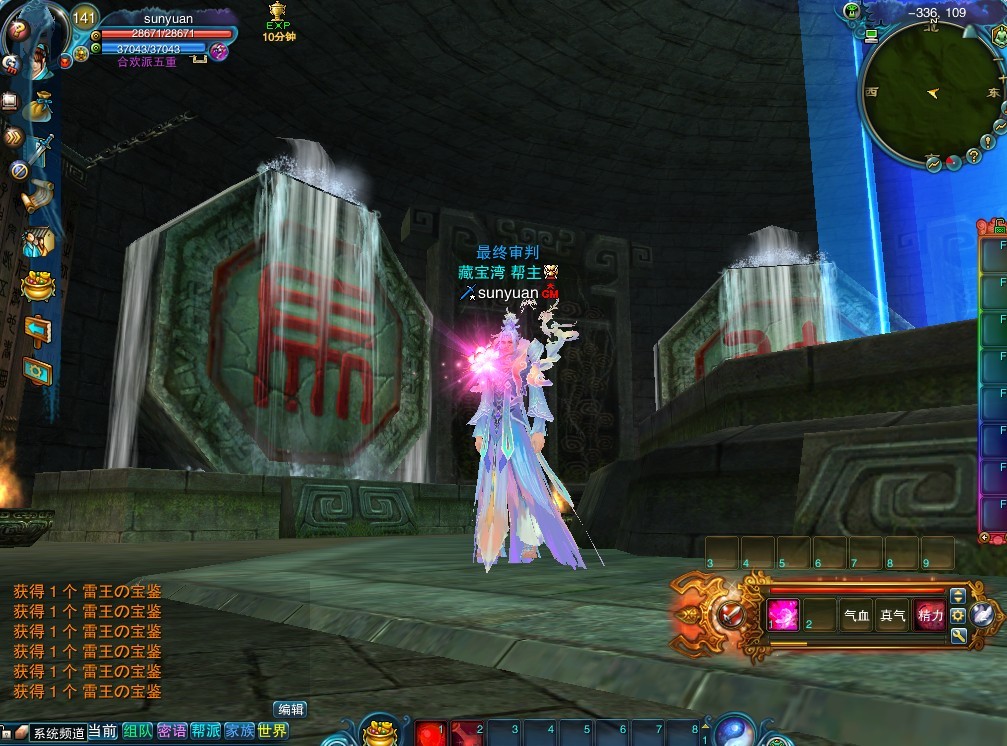Switch to the 密语 whisper chat tab
This screenshot has height=746, width=1007.
(172, 731)
